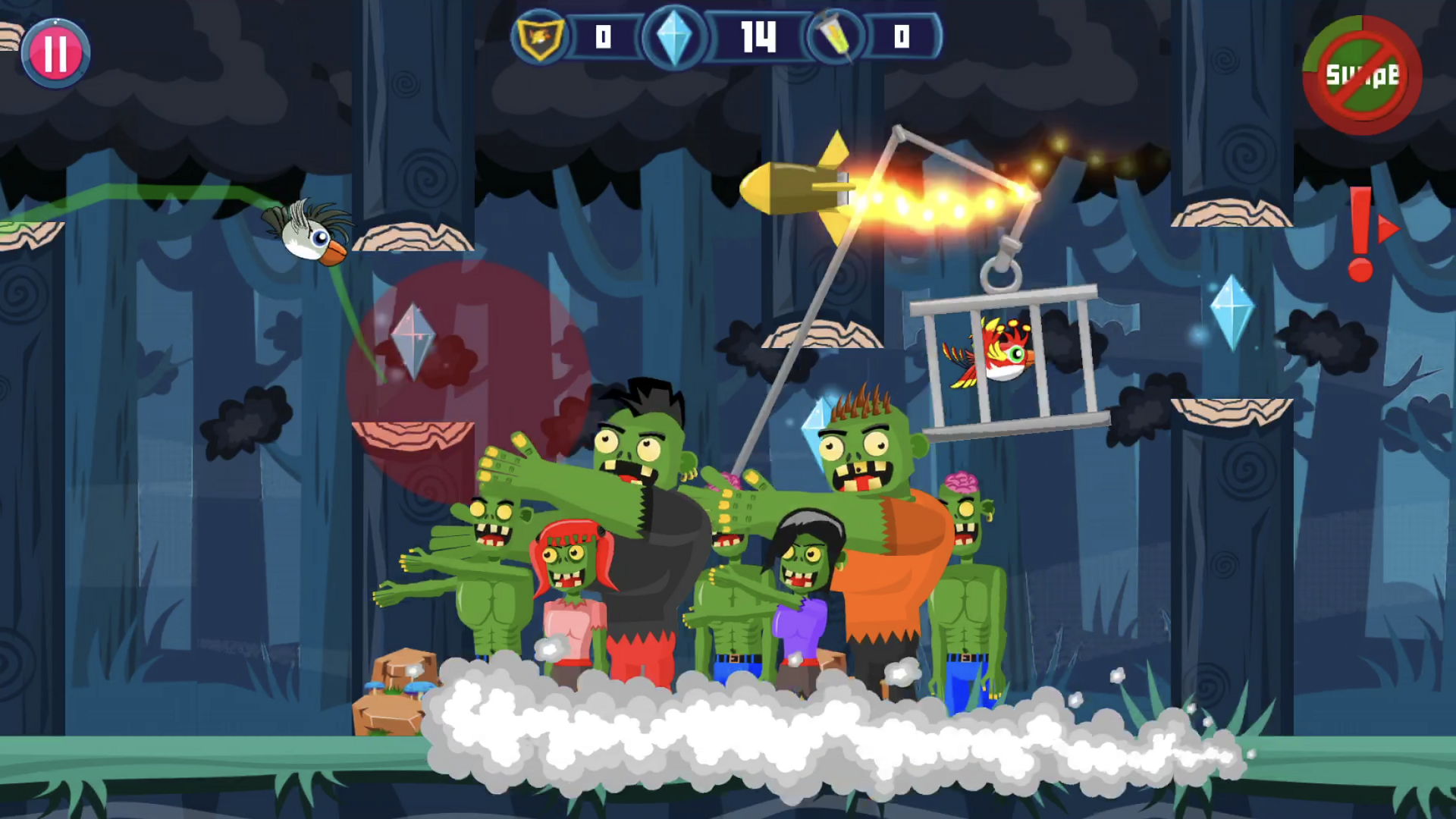Click the diamond inside the red moon
This screenshot has width=1456, height=819.
[x=414, y=337]
